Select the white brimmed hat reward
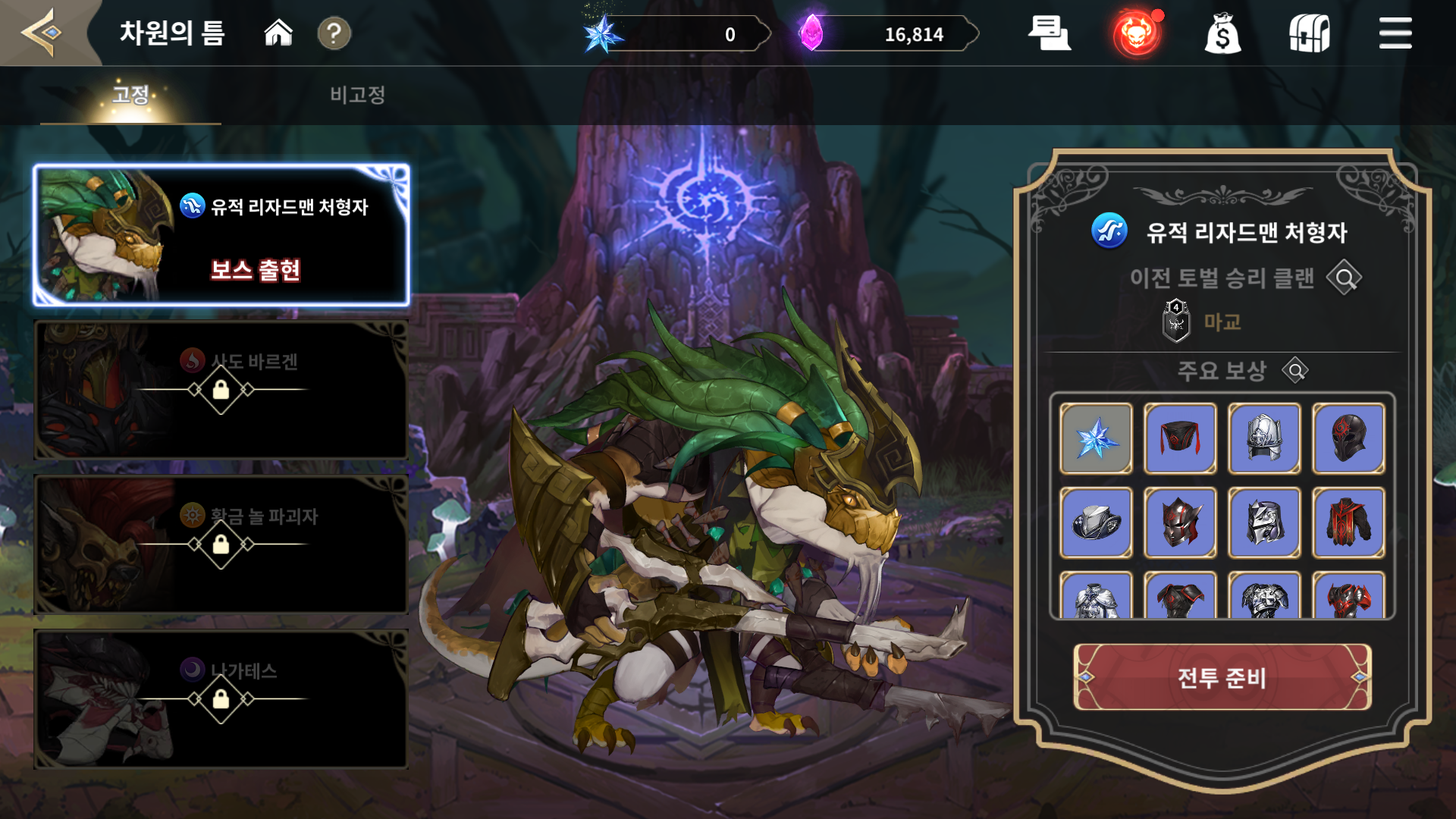The image size is (1456, 819). tap(1096, 523)
